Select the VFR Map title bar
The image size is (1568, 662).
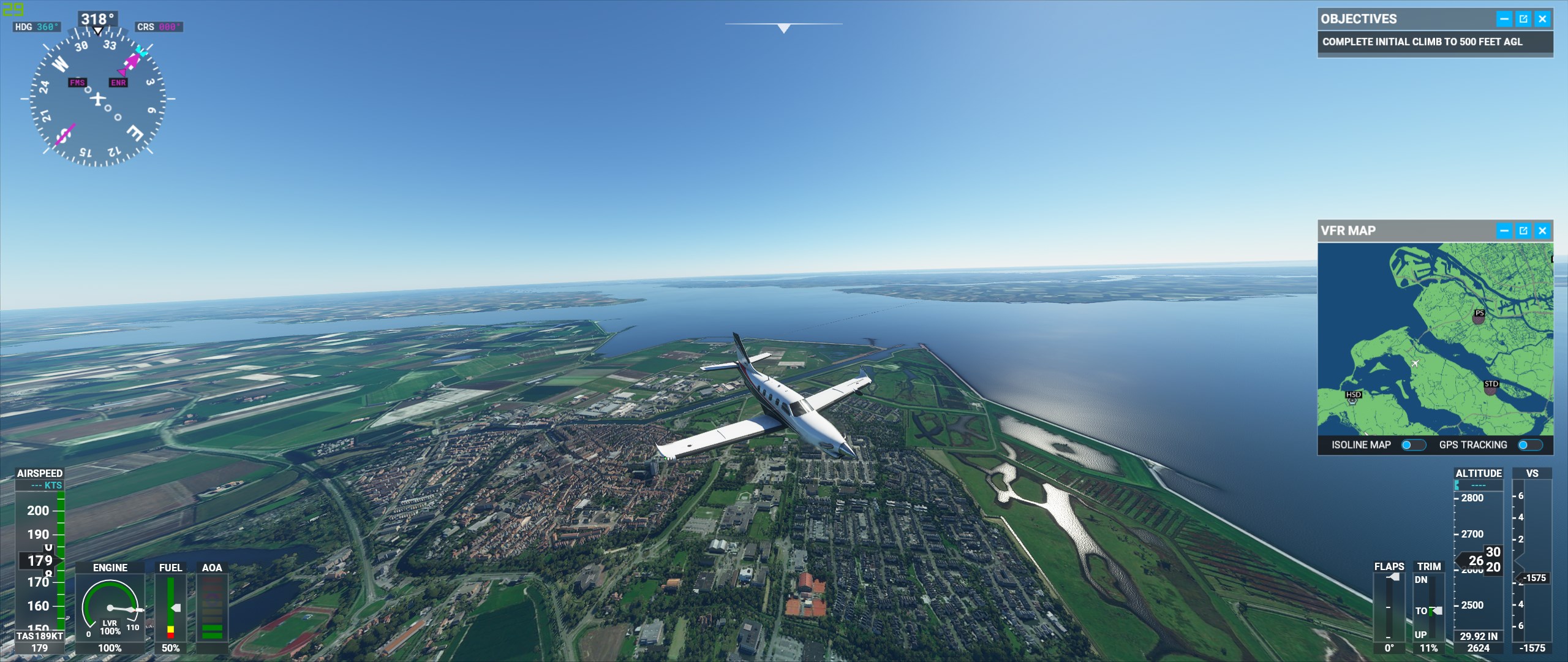pyautogui.click(x=1403, y=231)
